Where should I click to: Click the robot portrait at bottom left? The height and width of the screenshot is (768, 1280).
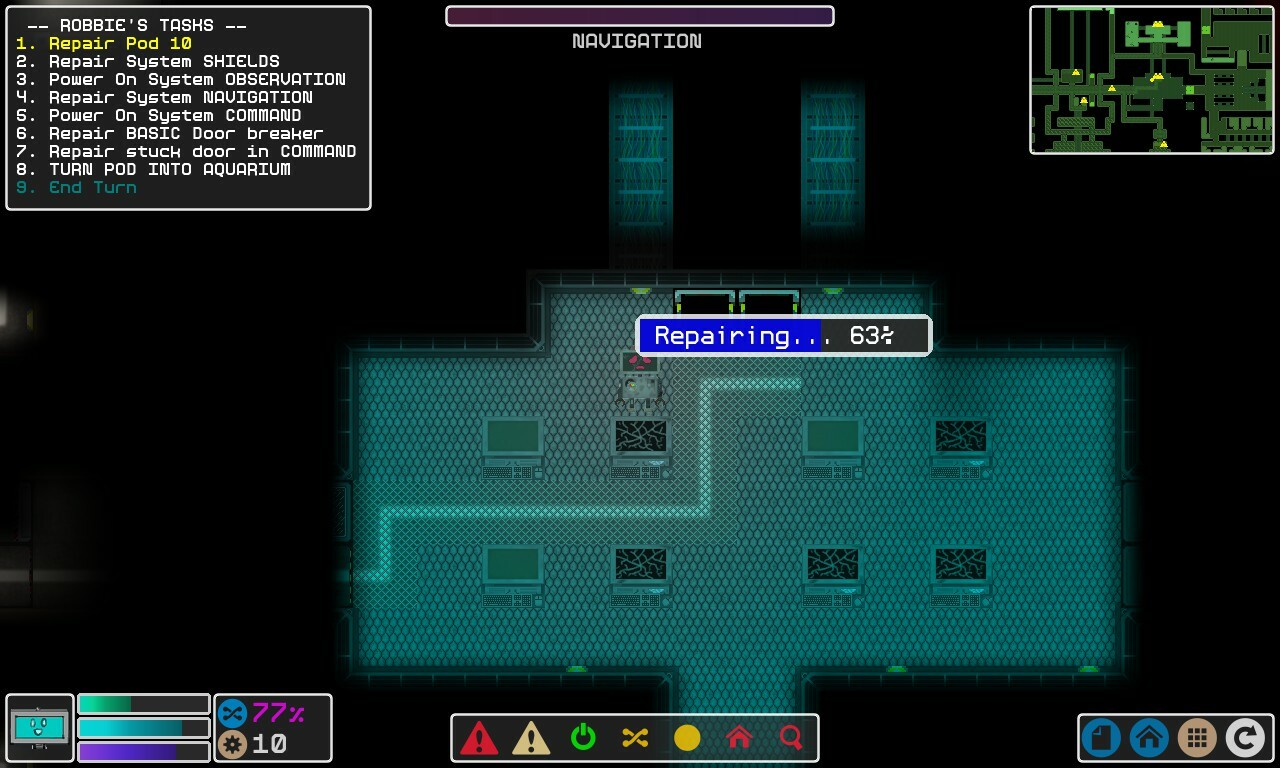(x=39, y=728)
